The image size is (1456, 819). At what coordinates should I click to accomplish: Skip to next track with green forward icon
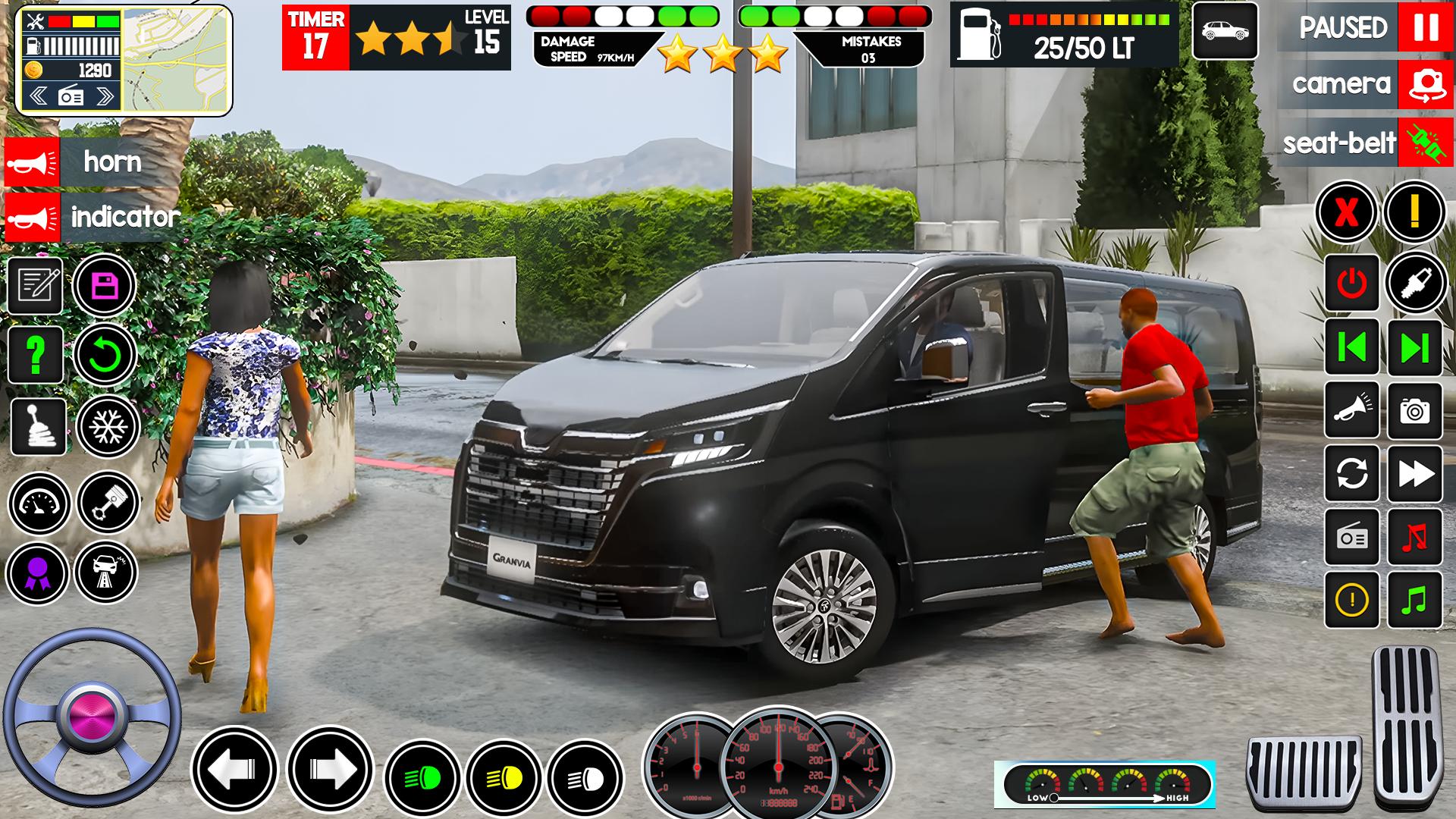pos(1414,348)
